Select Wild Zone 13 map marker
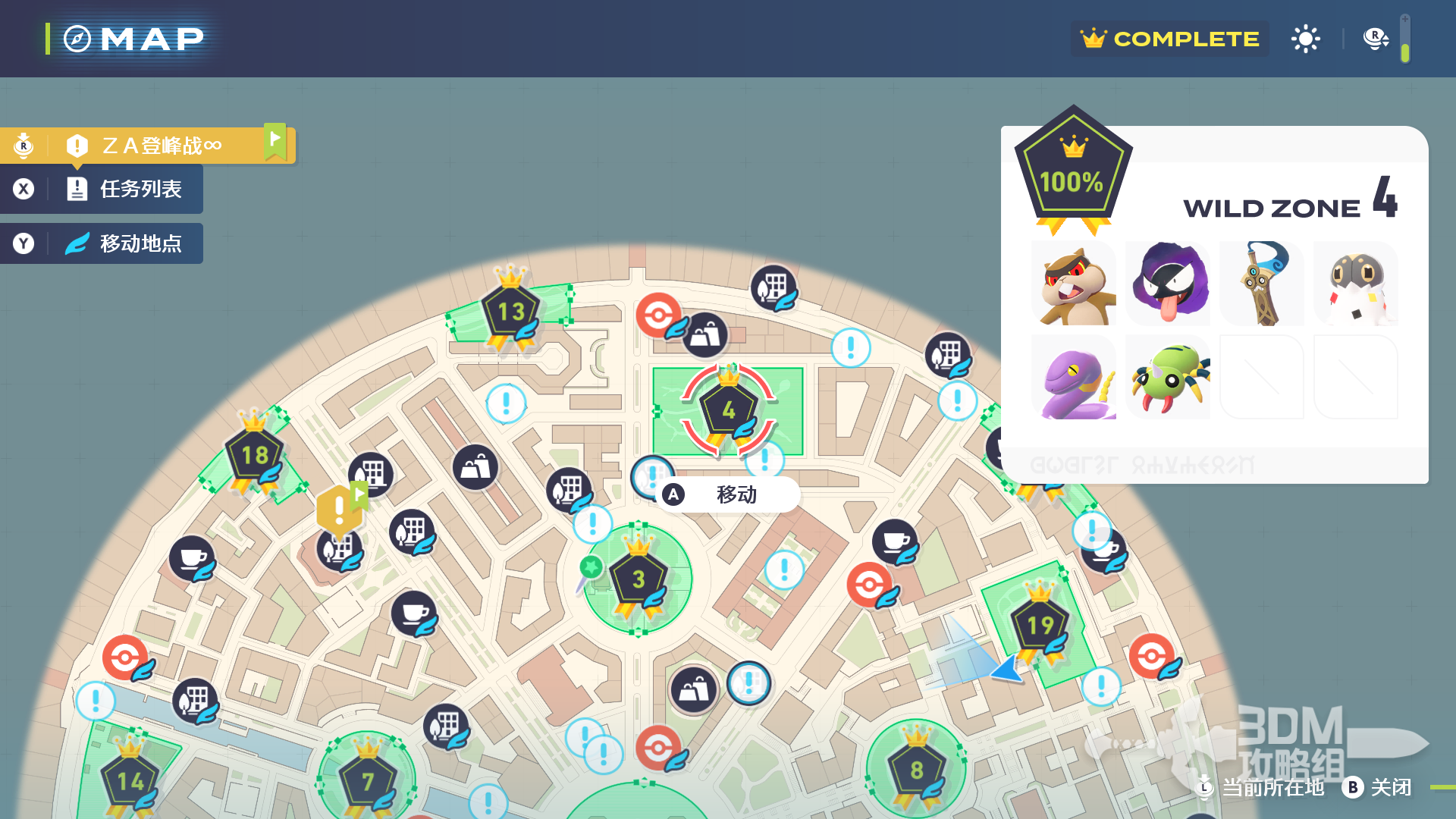This screenshot has height=819, width=1456. click(510, 311)
